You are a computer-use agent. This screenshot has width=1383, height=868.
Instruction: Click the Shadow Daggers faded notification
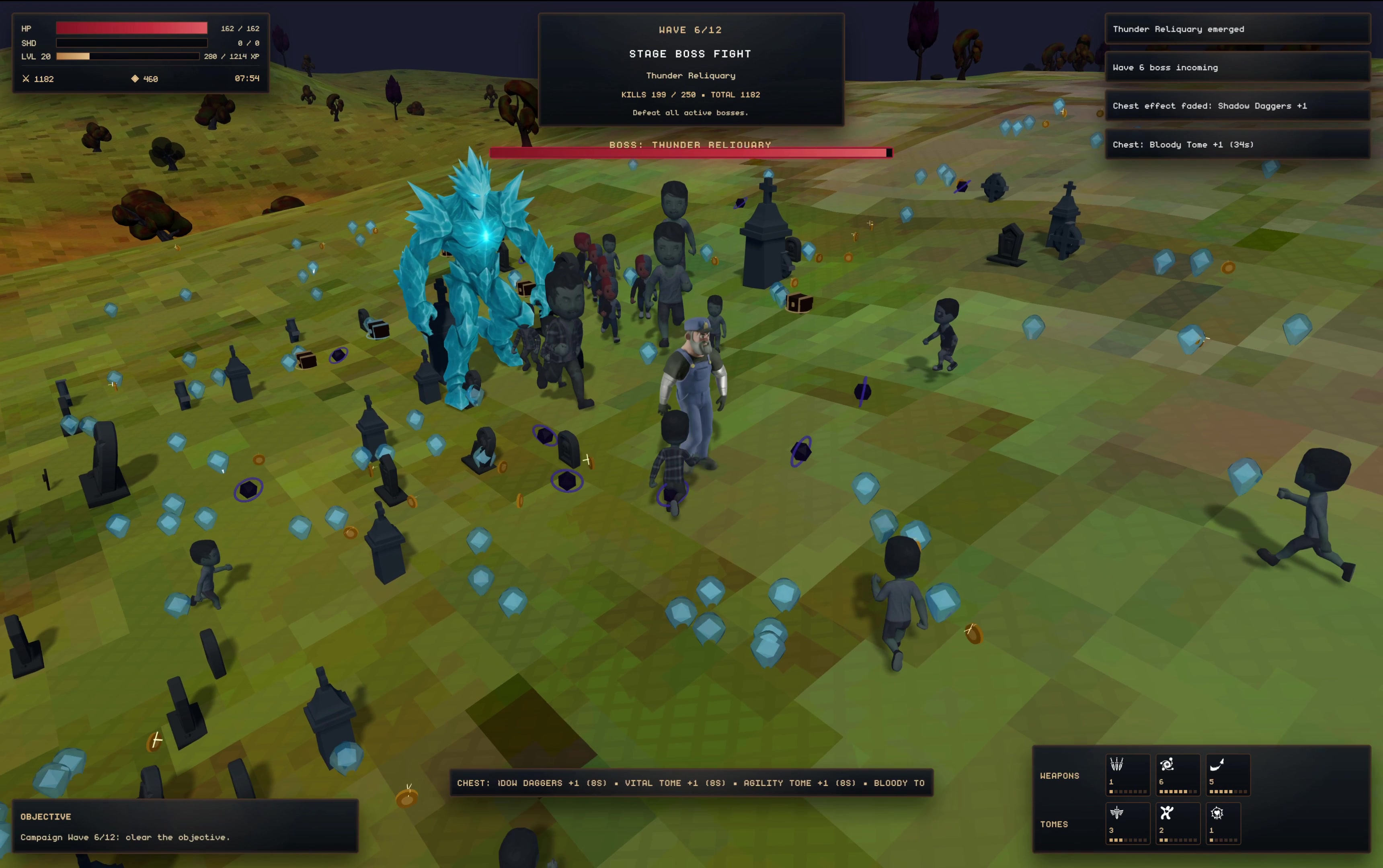pyautogui.click(x=1237, y=106)
